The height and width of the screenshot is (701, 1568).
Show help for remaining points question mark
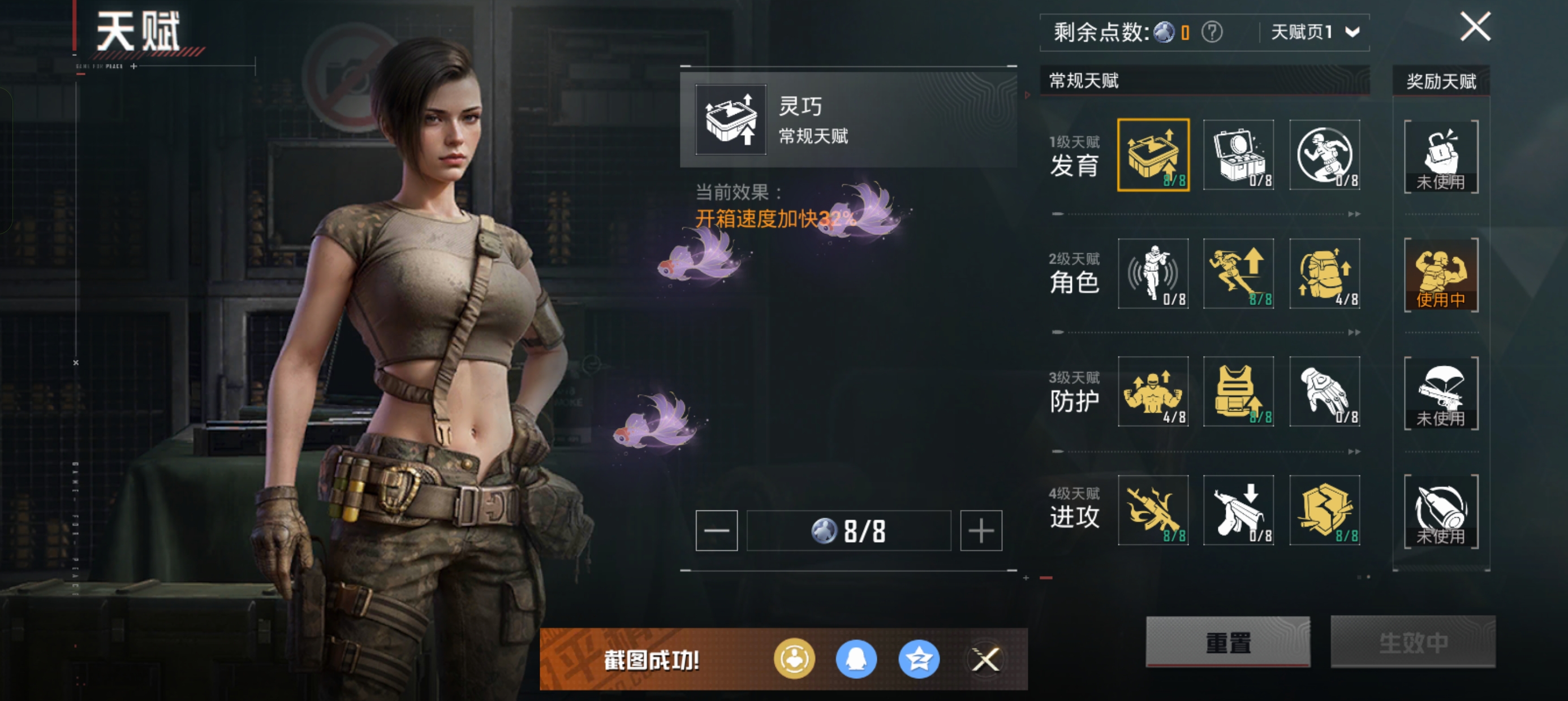(x=1211, y=32)
